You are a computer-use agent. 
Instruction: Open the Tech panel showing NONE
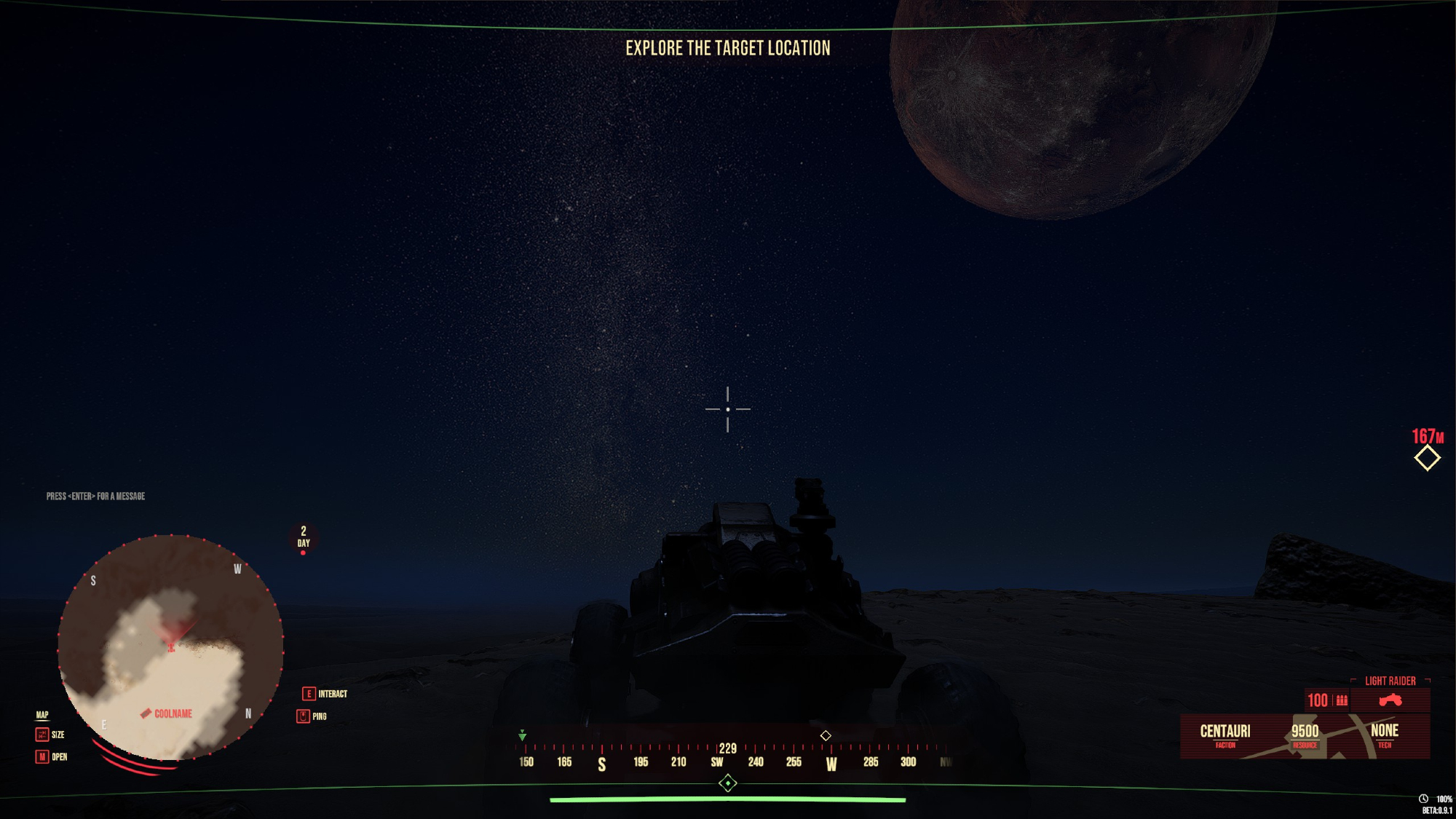pyautogui.click(x=1384, y=734)
